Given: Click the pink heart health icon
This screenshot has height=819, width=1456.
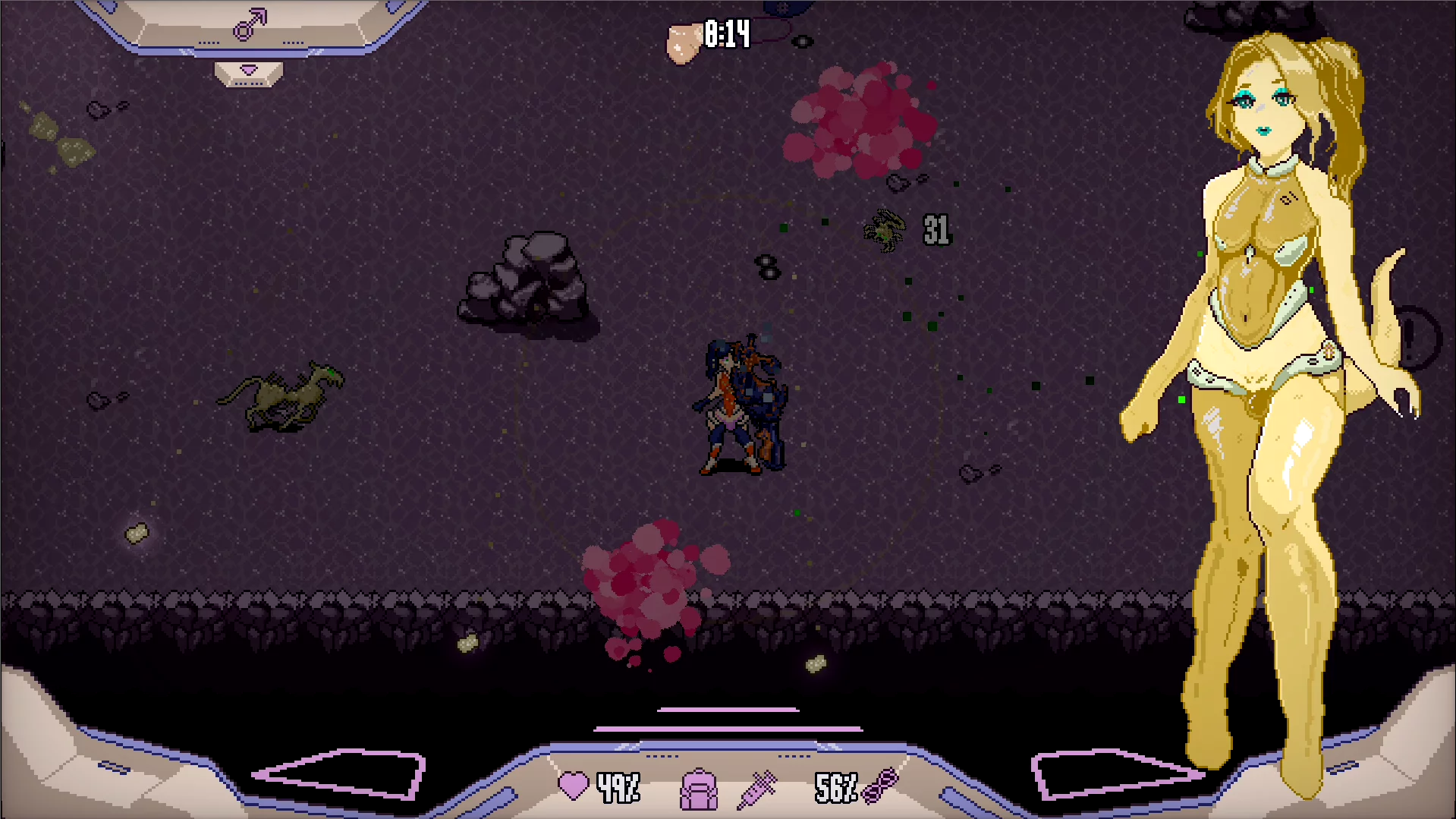Looking at the screenshot, I should click(x=573, y=786).
